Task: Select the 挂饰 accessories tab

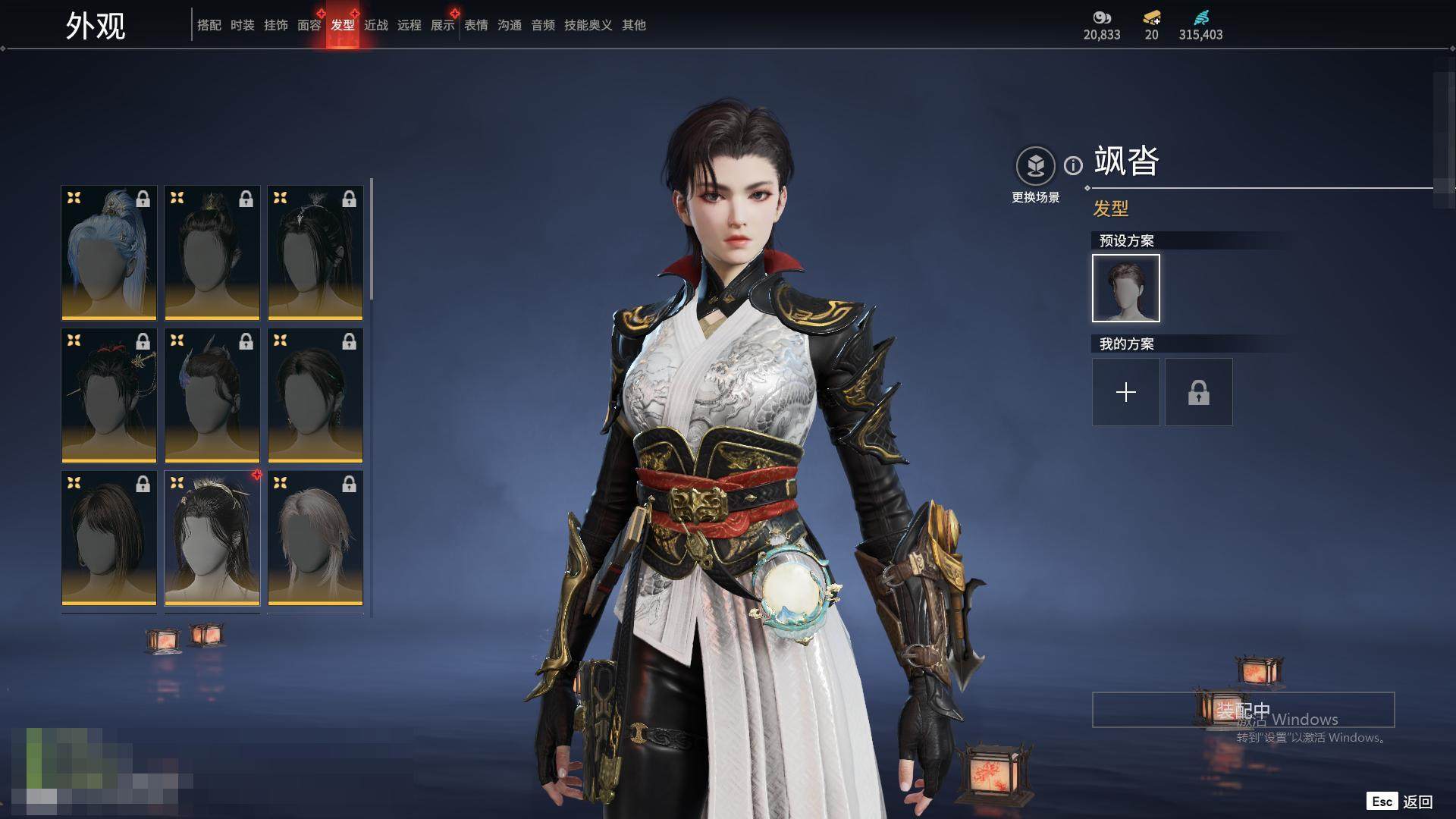Action: pyautogui.click(x=275, y=25)
